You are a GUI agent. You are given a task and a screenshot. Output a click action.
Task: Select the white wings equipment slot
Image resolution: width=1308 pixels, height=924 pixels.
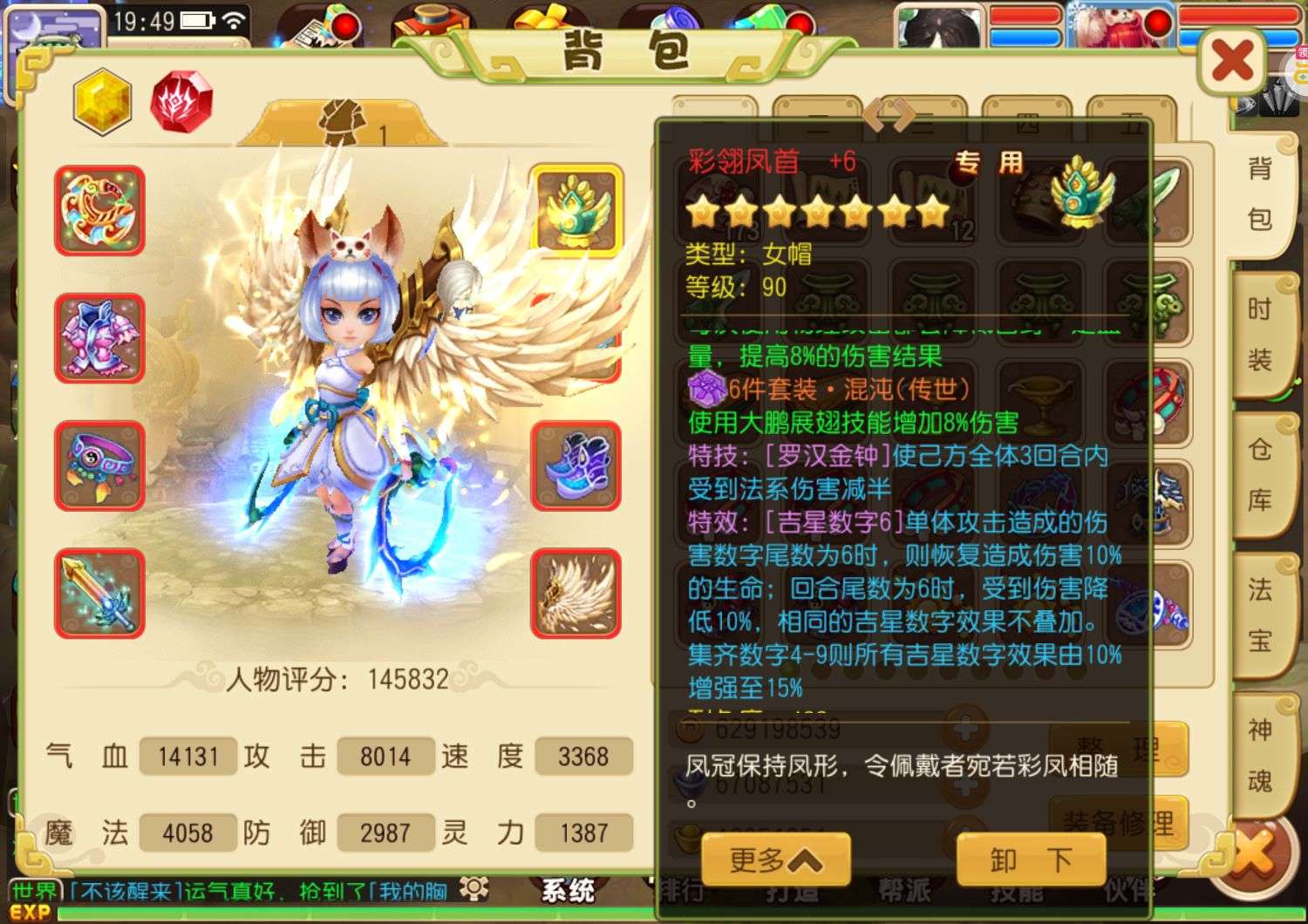click(x=576, y=593)
